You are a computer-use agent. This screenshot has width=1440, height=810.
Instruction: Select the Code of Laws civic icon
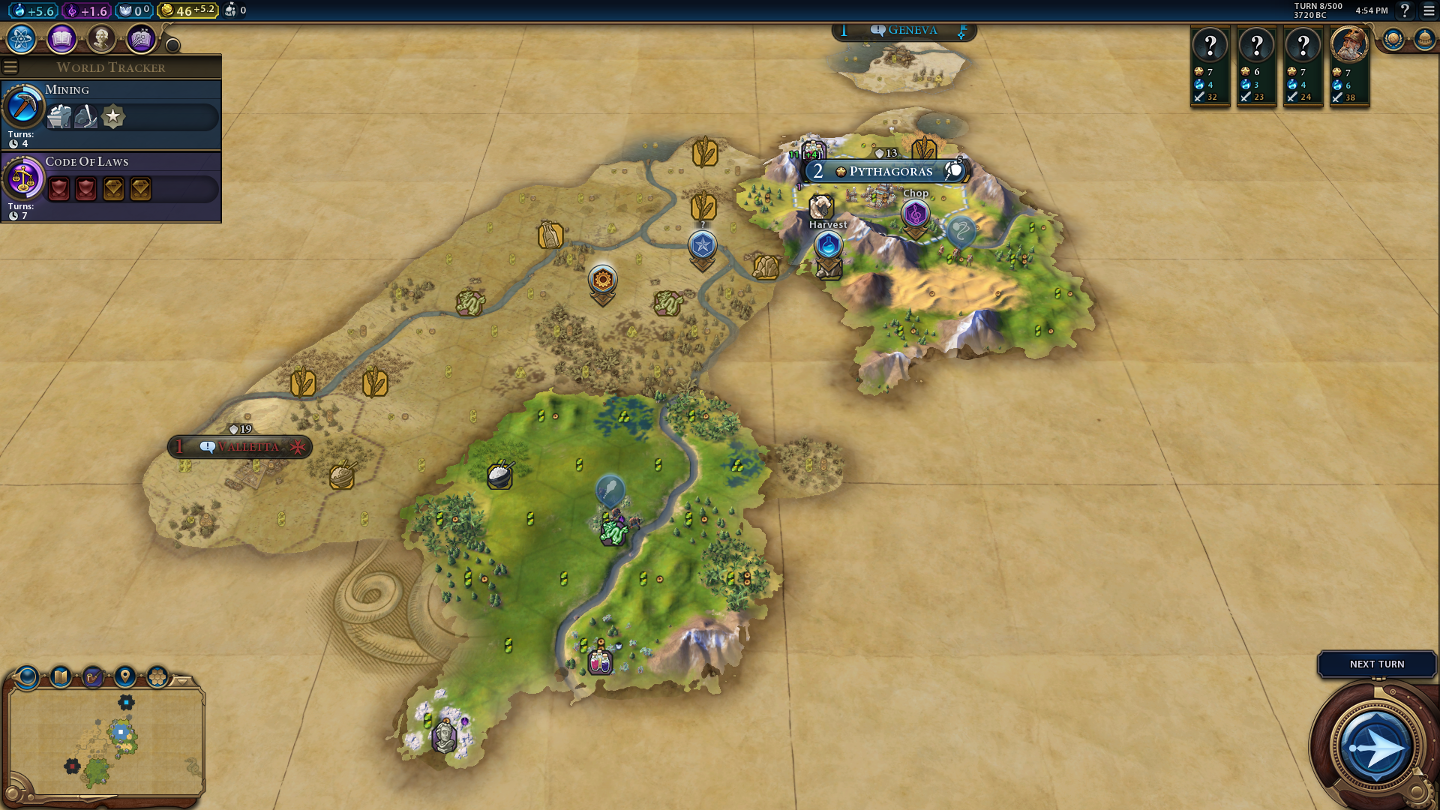coord(23,178)
